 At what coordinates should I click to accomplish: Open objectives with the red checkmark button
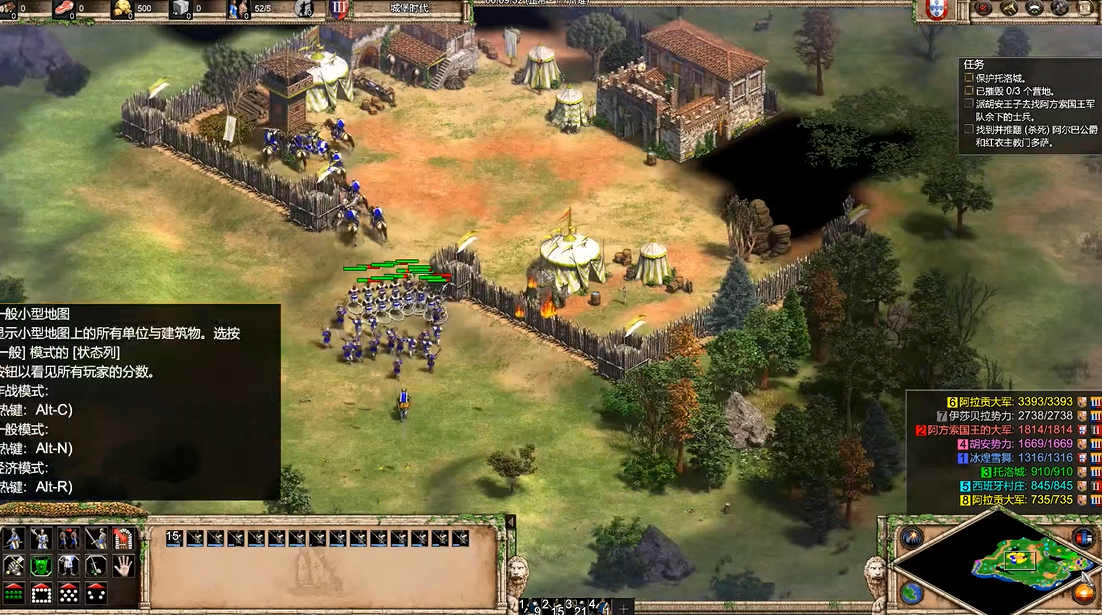pos(985,9)
